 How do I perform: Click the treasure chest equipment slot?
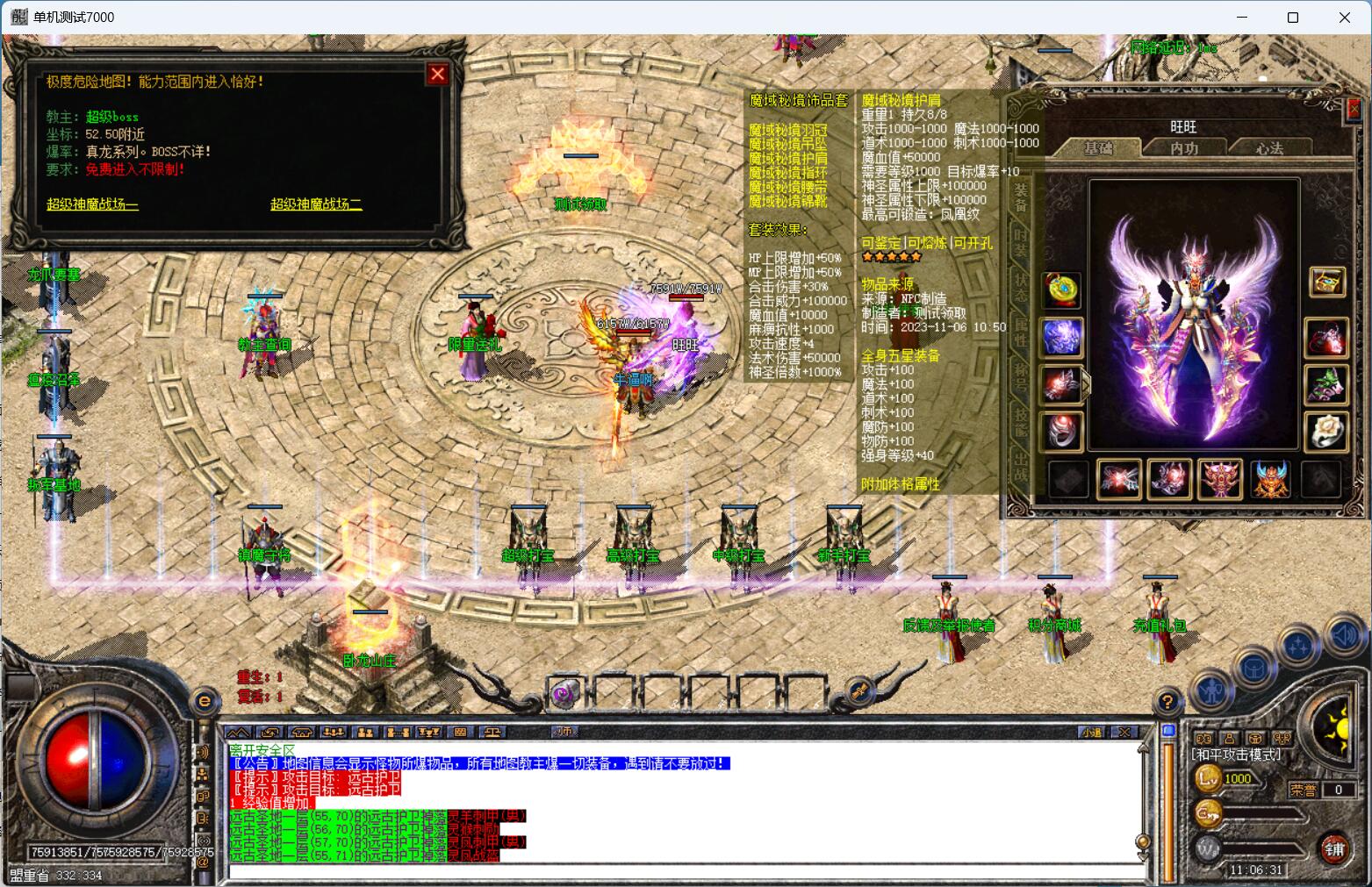pos(1325,283)
